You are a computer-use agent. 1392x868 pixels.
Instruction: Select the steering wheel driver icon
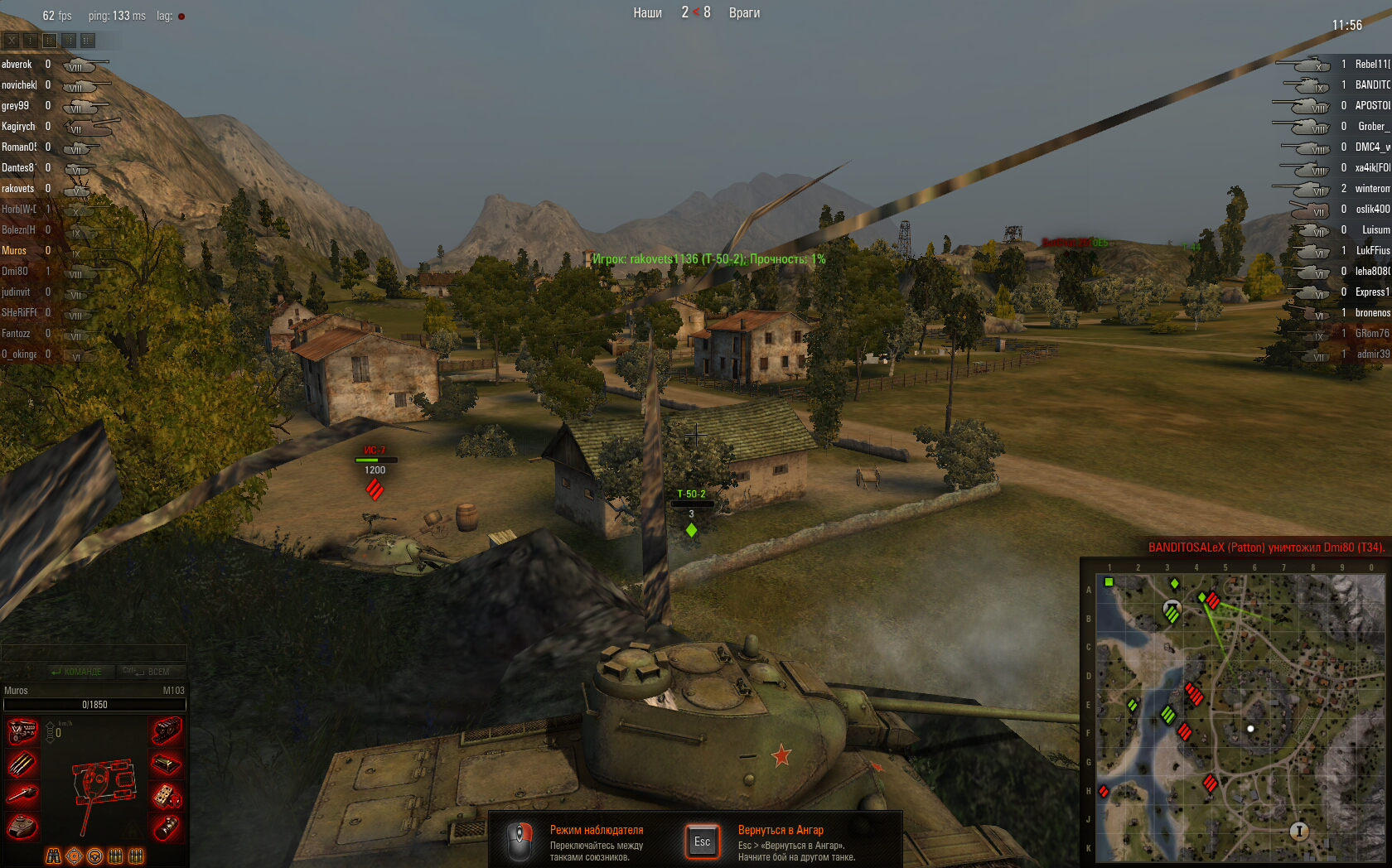click(95, 856)
